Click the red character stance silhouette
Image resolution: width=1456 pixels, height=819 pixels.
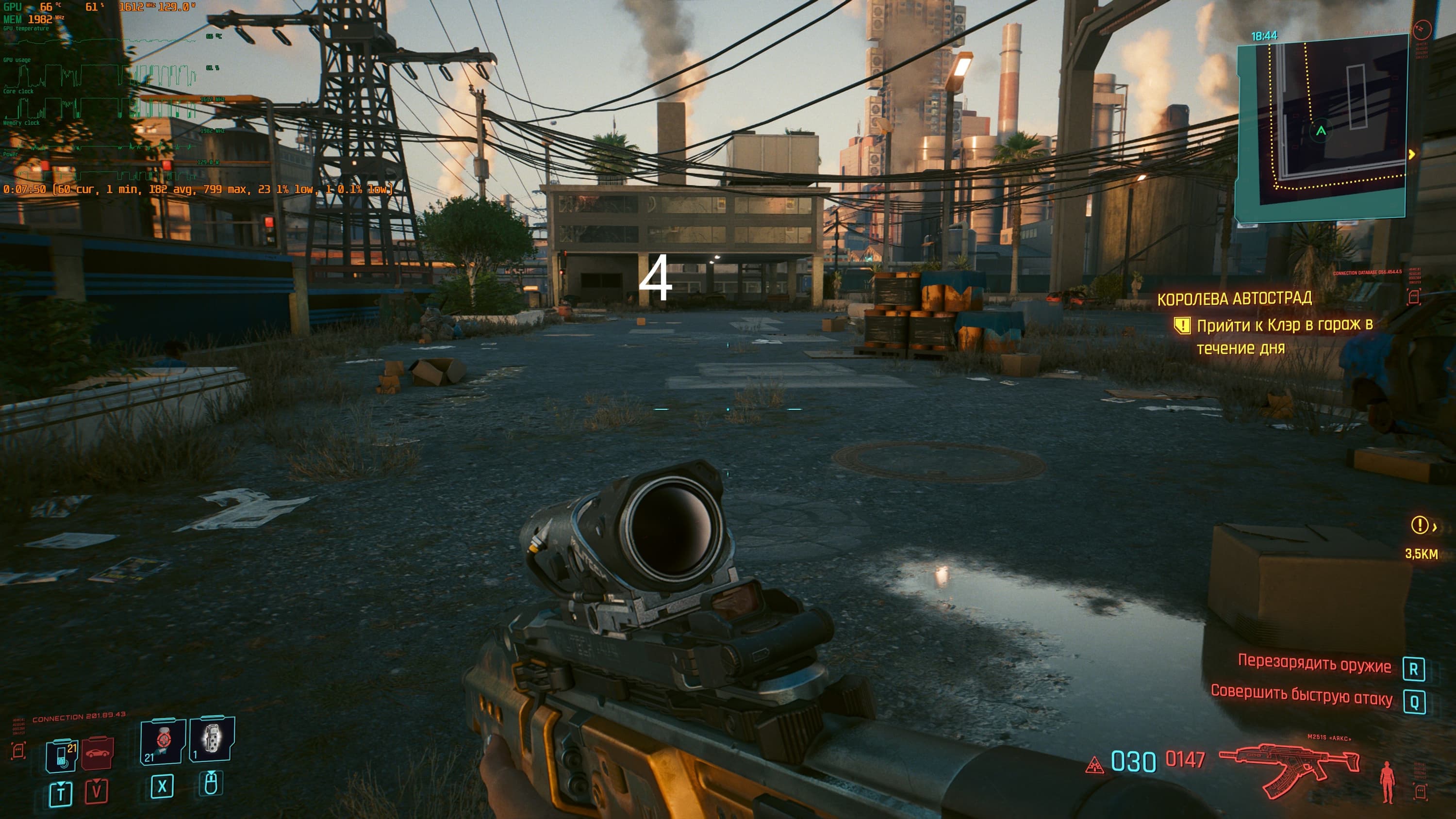tap(1387, 782)
